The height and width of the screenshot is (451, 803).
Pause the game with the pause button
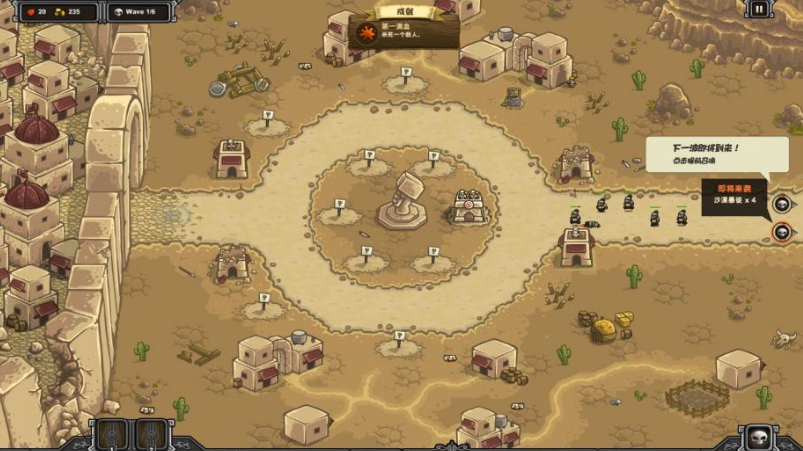tap(759, 10)
